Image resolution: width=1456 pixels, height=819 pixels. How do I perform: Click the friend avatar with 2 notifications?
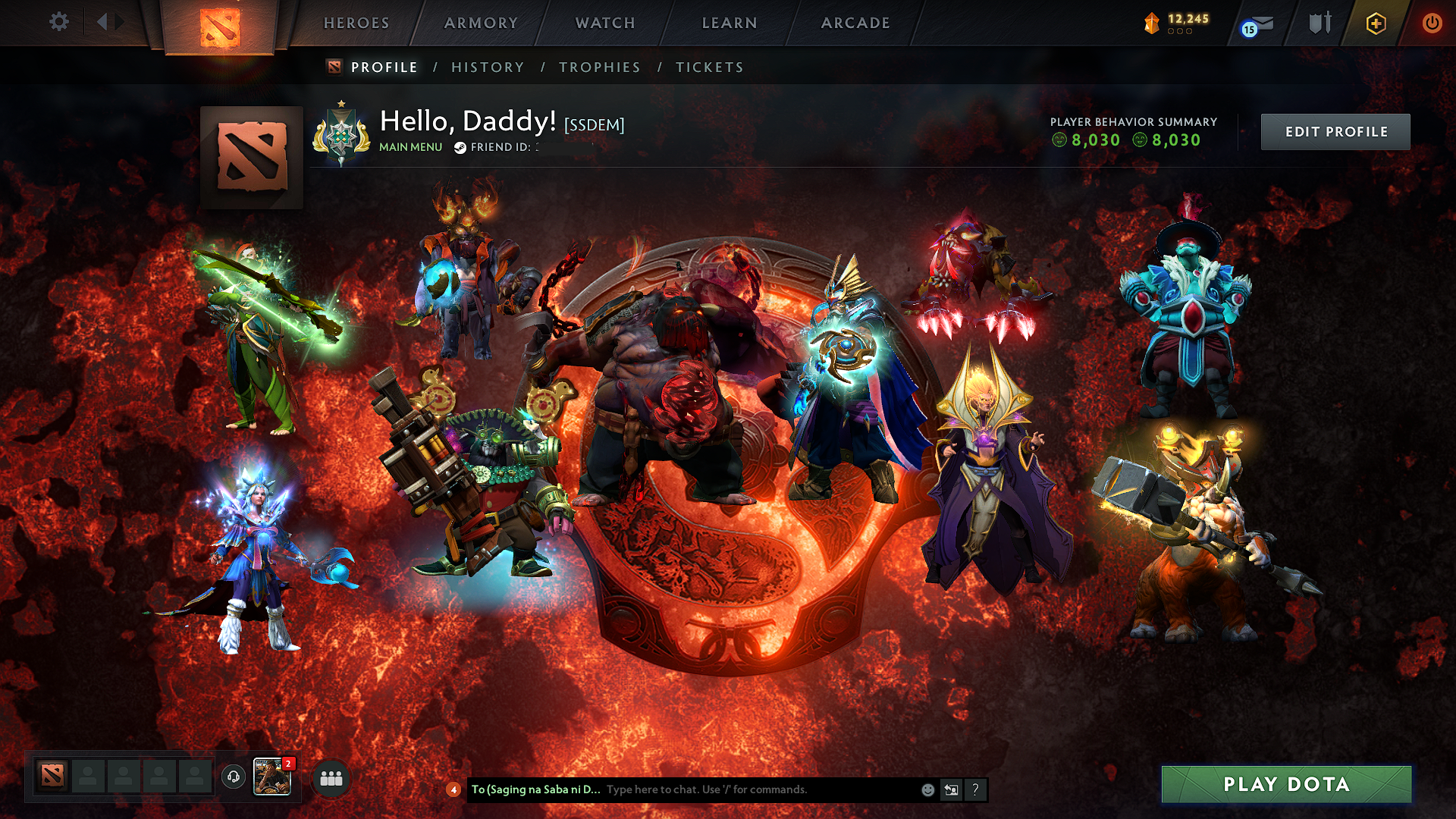tap(271, 775)
